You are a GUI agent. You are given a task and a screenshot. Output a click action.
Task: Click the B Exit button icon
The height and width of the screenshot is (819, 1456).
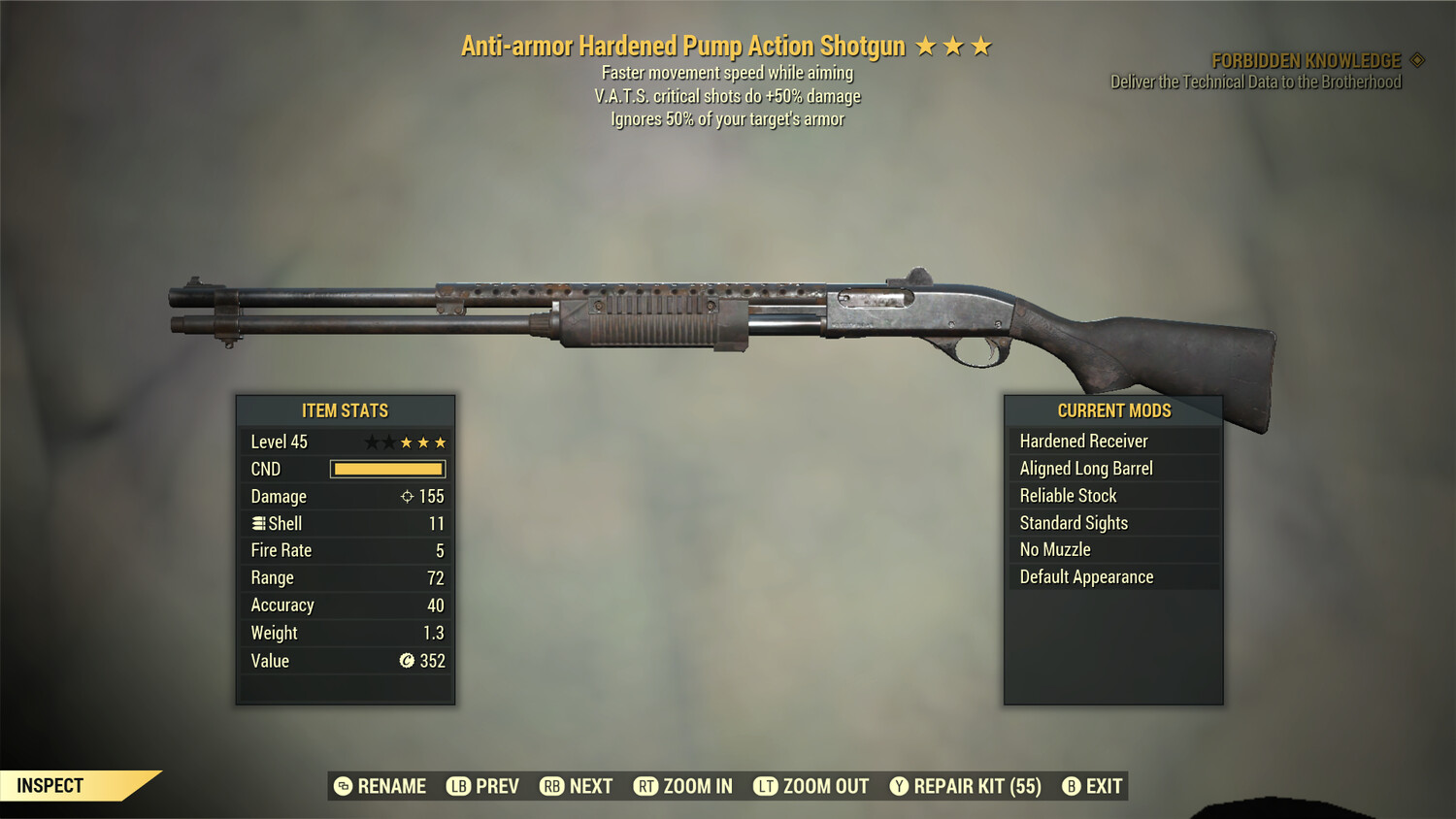tap(1072, 786)
